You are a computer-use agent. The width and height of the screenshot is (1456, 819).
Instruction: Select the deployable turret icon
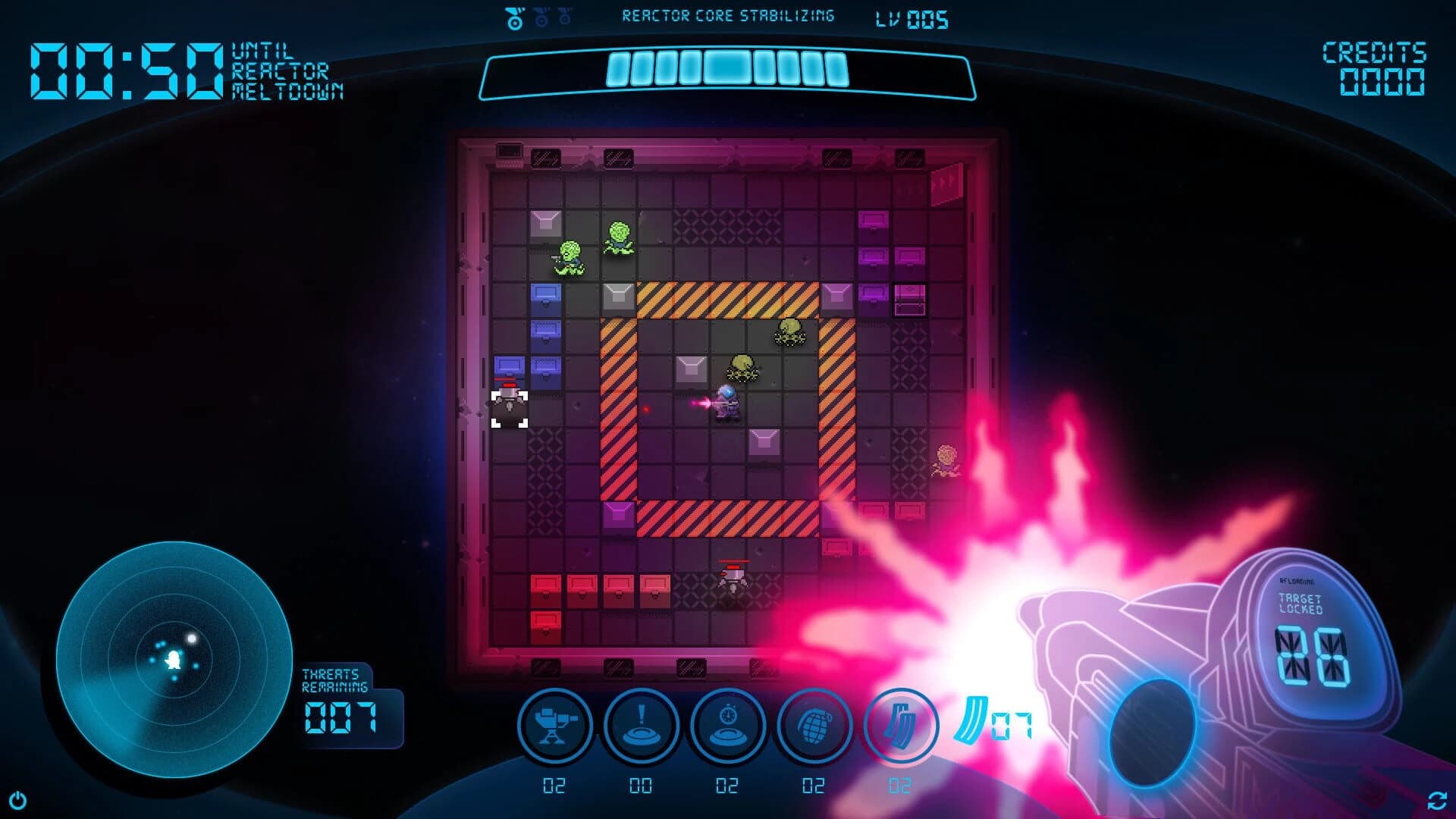click(557, 725)
